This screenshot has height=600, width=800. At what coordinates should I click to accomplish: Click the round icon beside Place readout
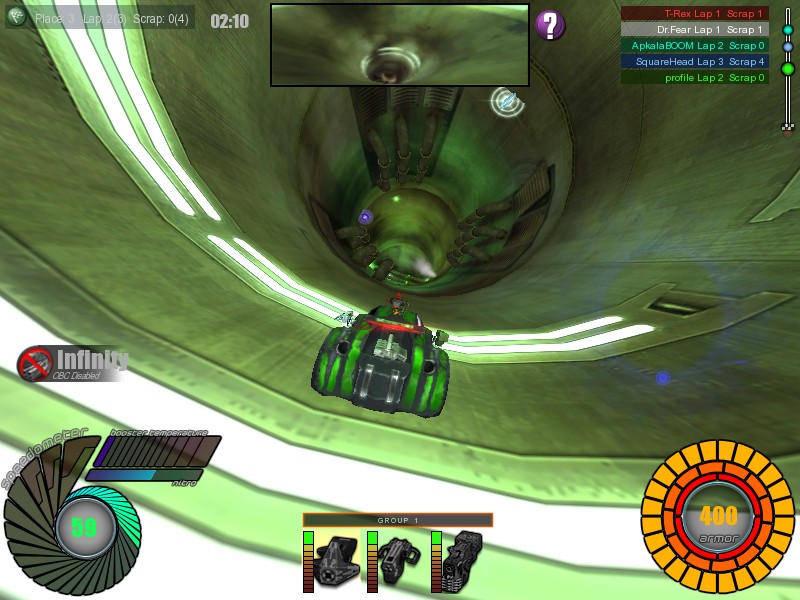(16, 17)
